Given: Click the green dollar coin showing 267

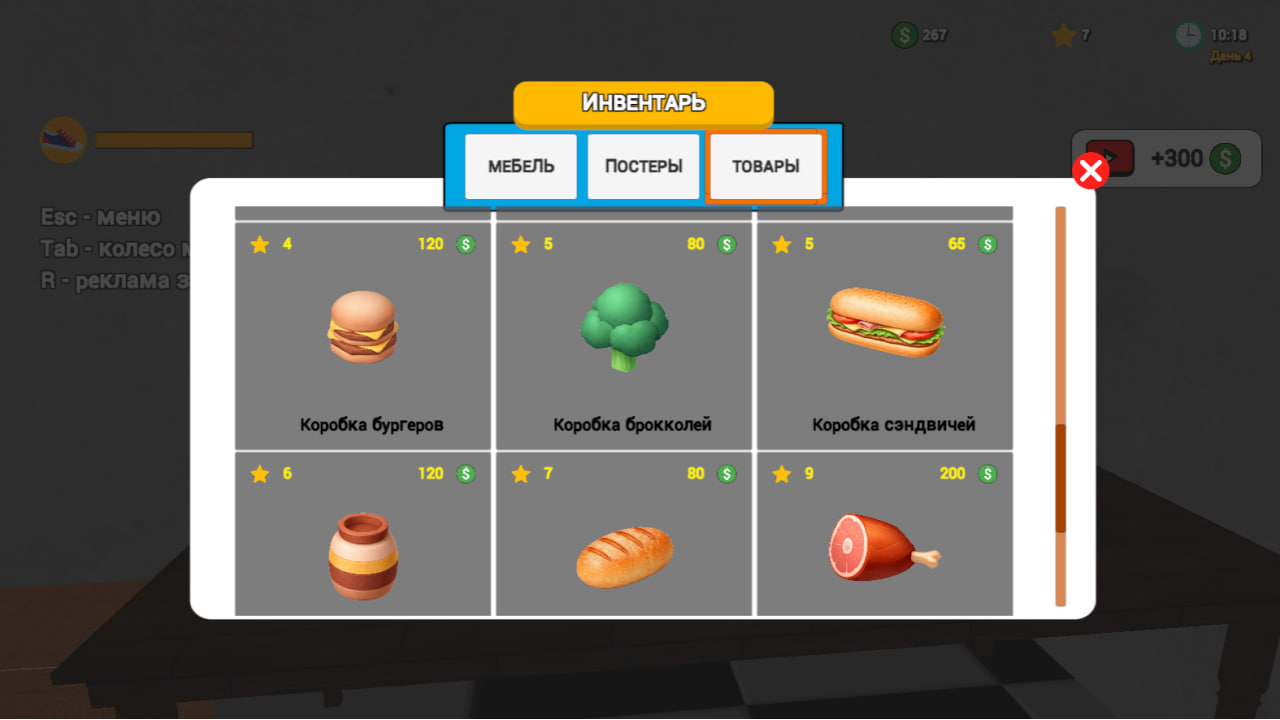Looking at the screenshot, I should click(x=906, y=35).
